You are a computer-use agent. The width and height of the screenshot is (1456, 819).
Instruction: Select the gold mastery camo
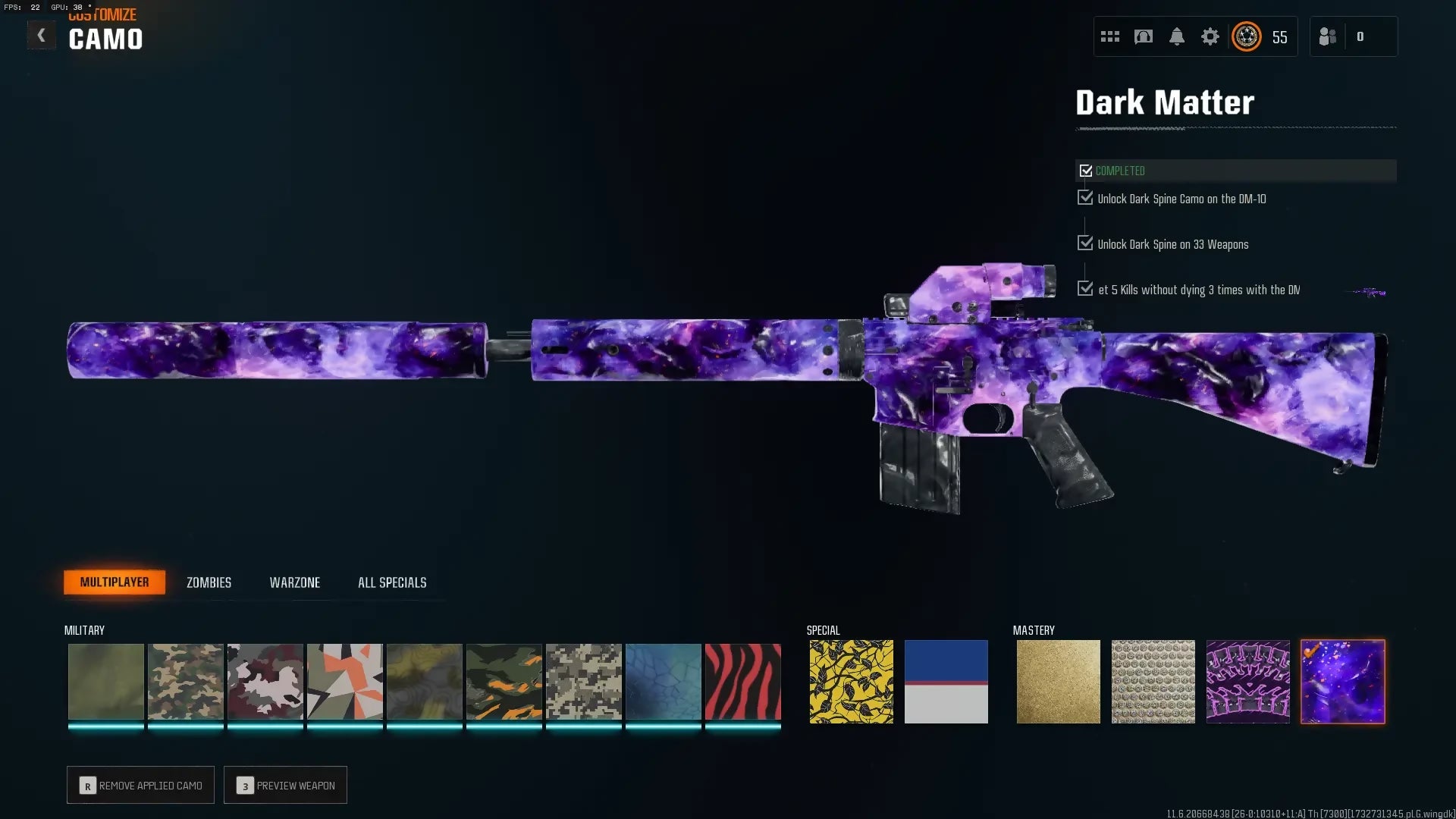coord(1058,682)
